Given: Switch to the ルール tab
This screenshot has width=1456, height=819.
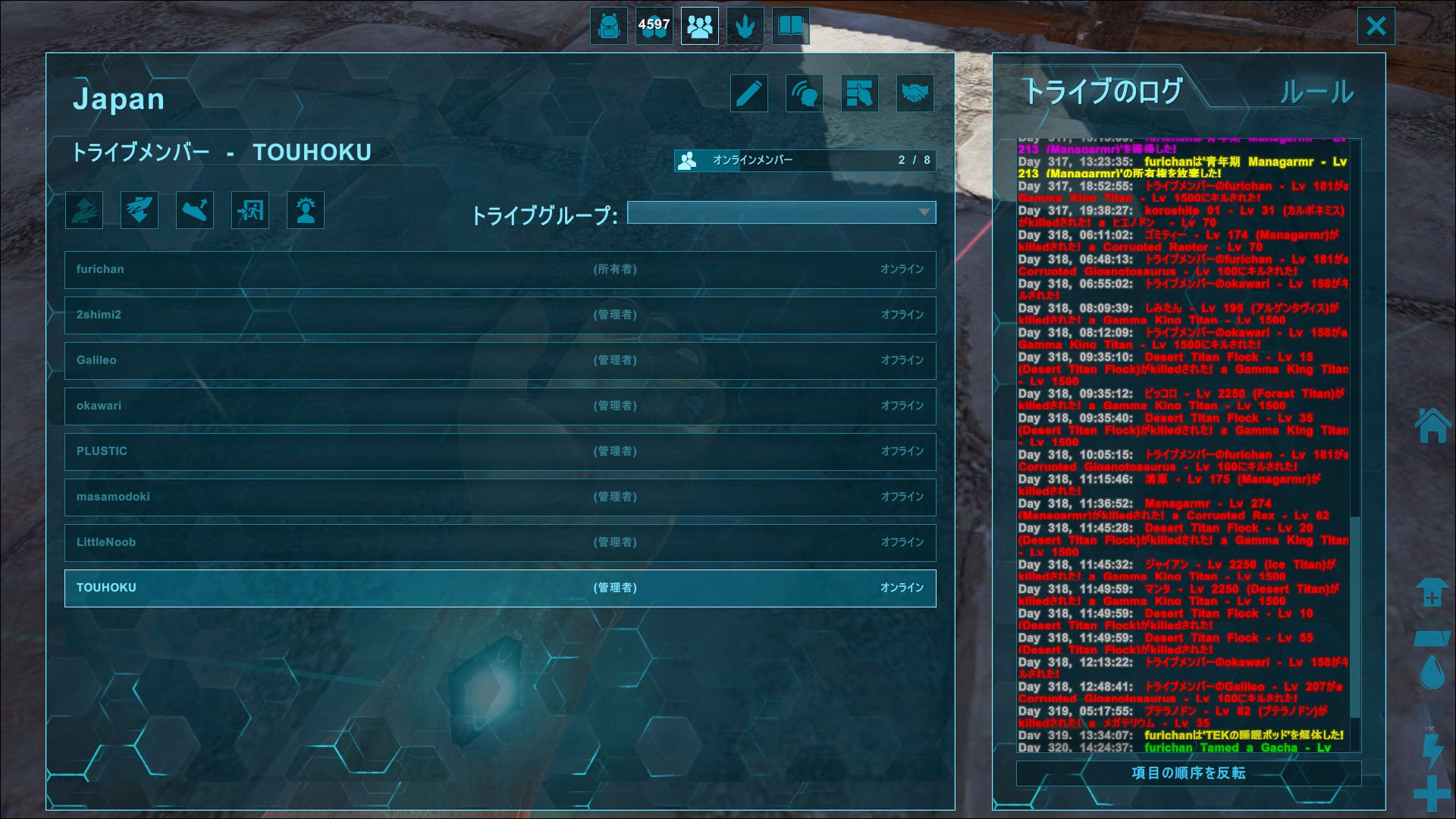Looking at the screenshot, I should [1316, 93].
